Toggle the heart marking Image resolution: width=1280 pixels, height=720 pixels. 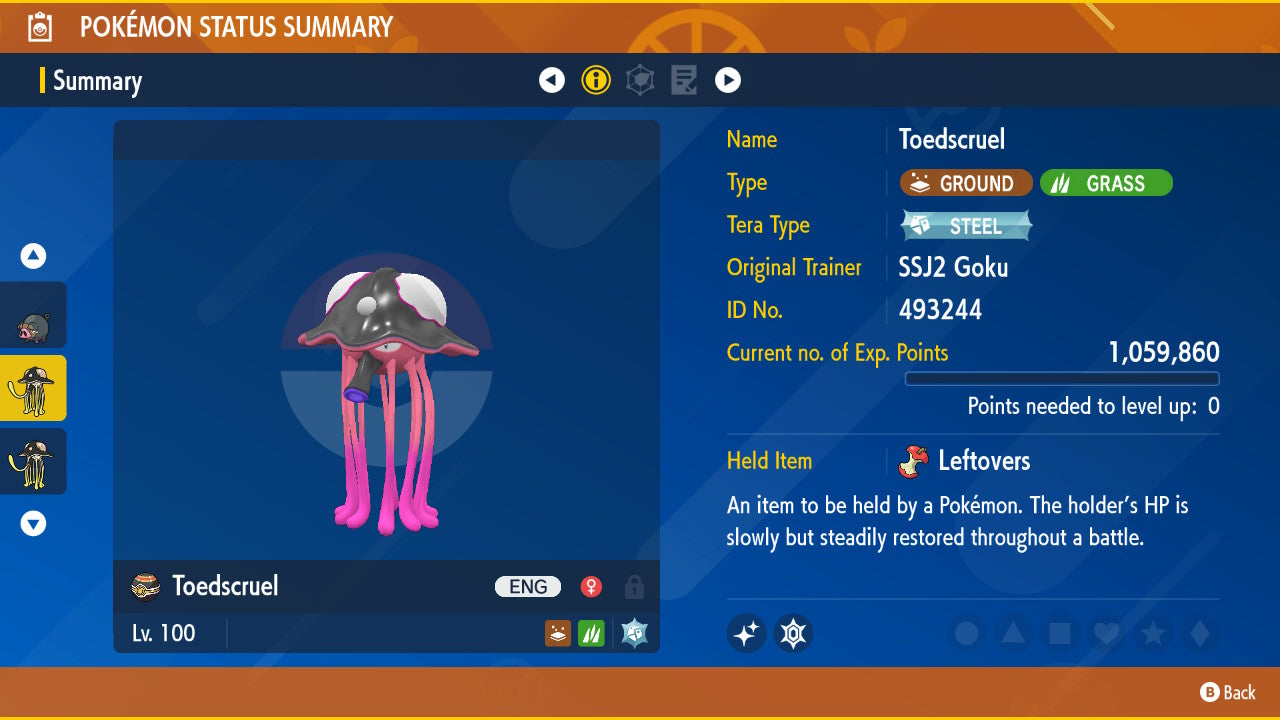(x=1106, y=633)
